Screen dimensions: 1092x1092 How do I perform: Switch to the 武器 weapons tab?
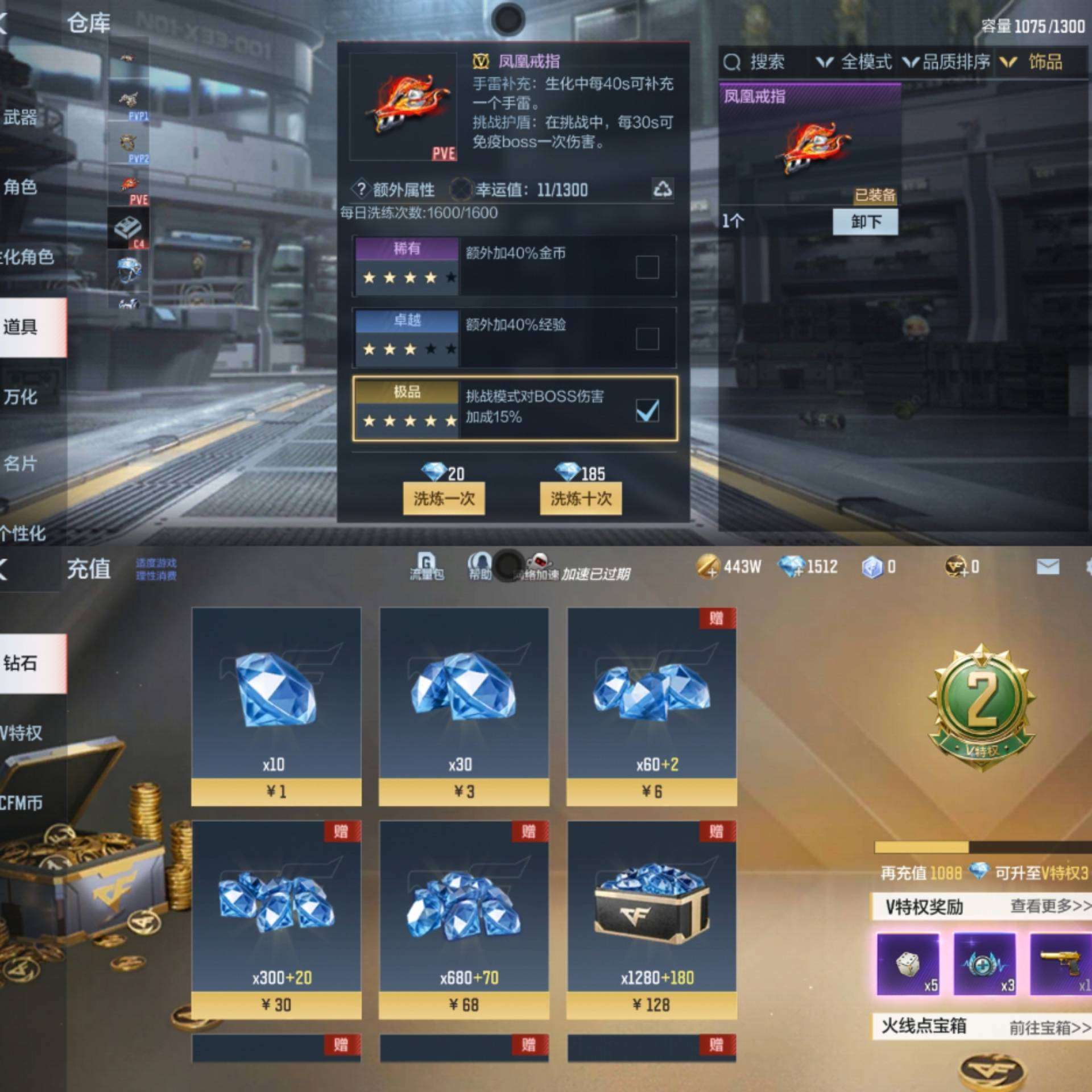click(20, 118)
